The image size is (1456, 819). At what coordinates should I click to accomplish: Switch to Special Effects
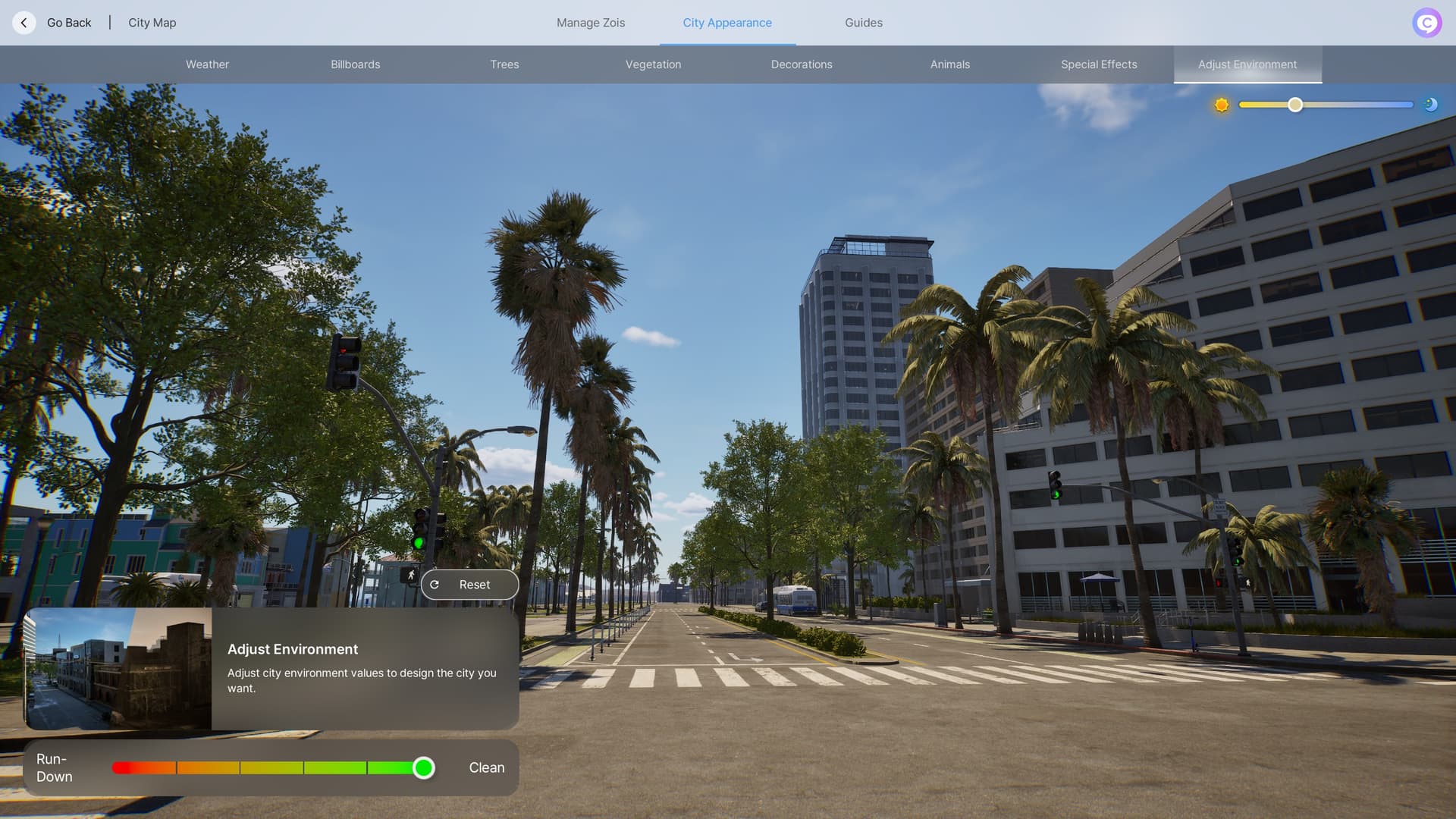tap(1099, 64)
